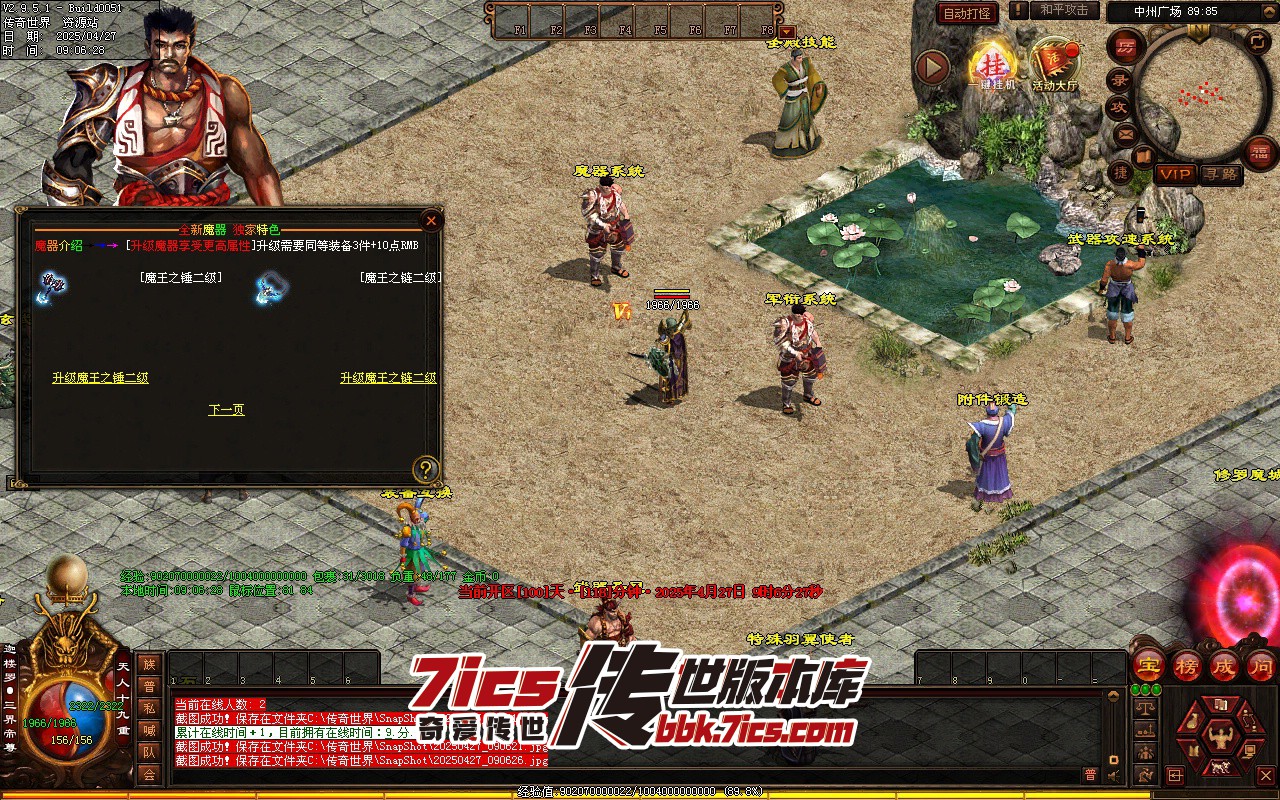Start 寻路 pathfinding
The width and height of the screenshot is (1280, 800).
[x=1220, y=174]
